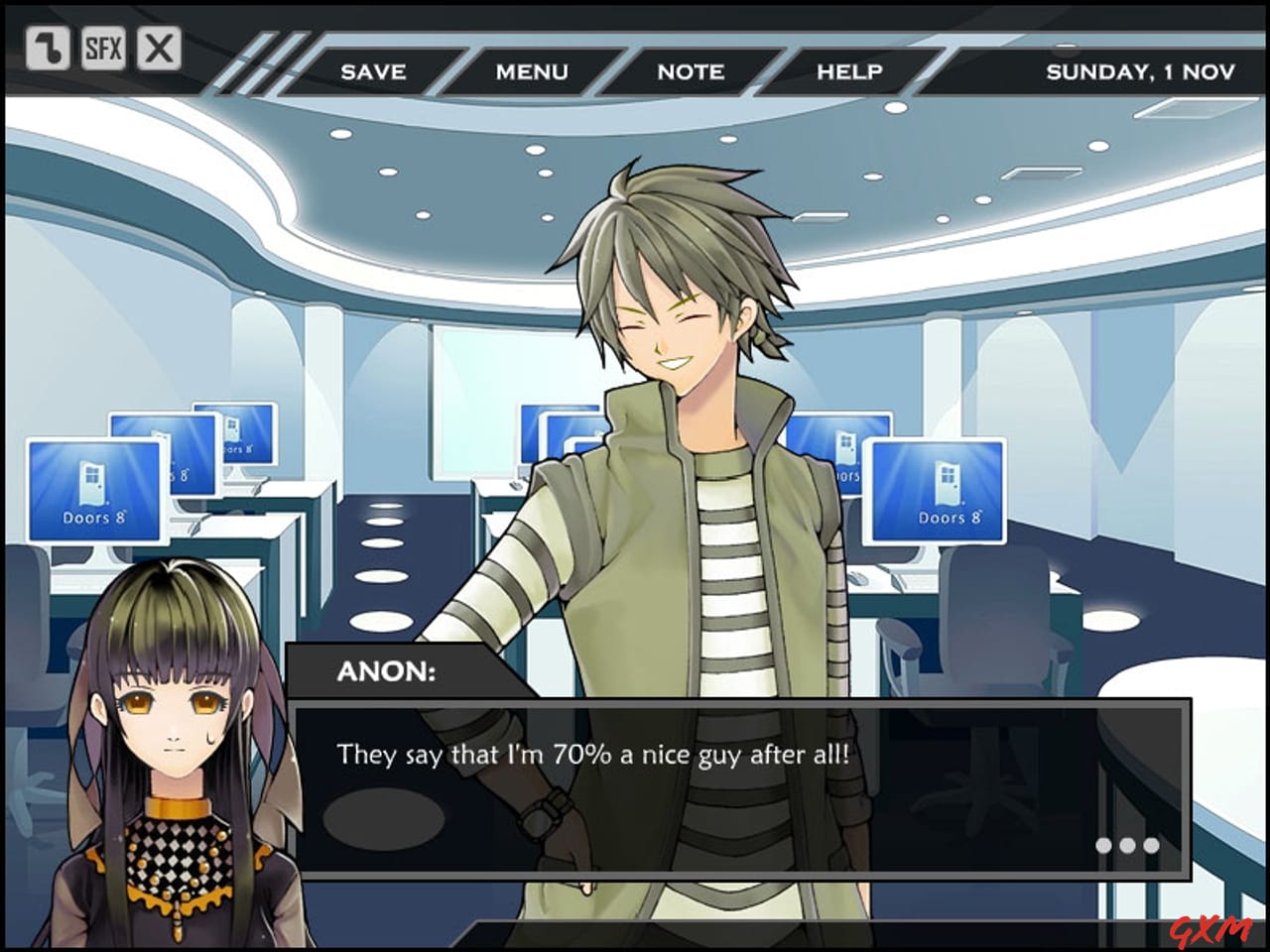Viewport: 1270px width, 952px height.
Task: Open the NOTE log
Action: 691,71
